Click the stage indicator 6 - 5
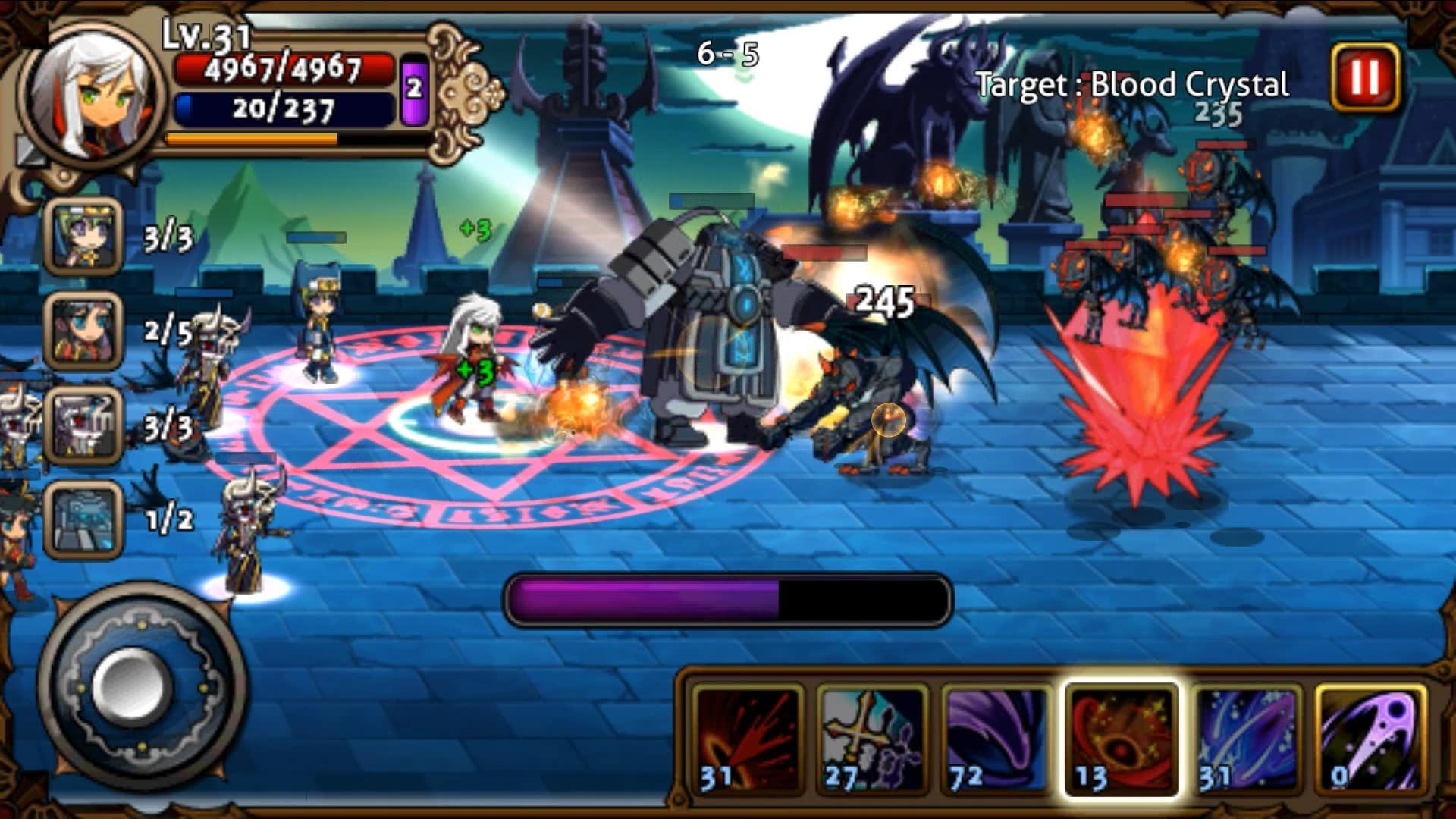1456x819 pixels. [x=728, y=53]
